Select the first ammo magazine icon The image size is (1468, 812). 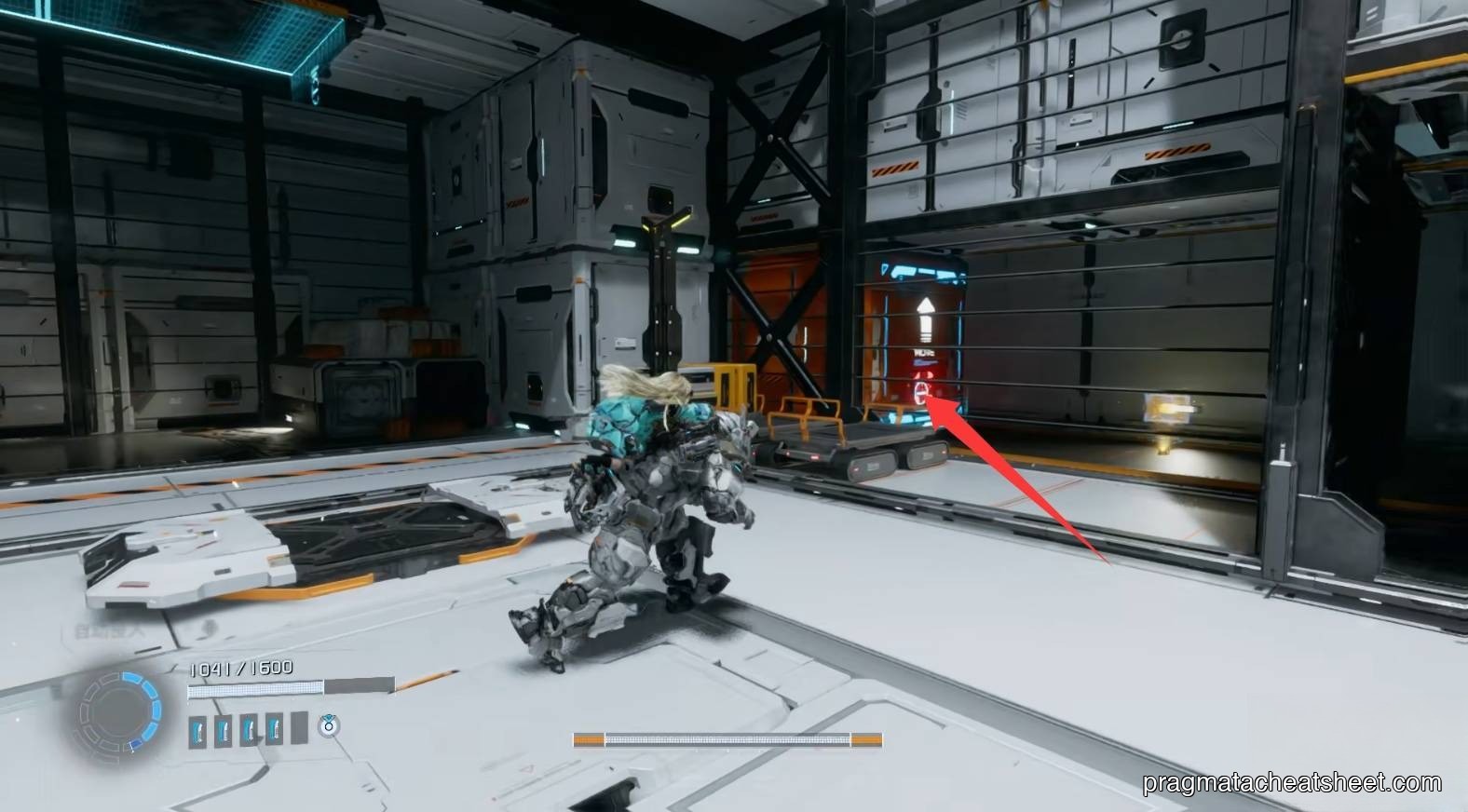[197, 730]
